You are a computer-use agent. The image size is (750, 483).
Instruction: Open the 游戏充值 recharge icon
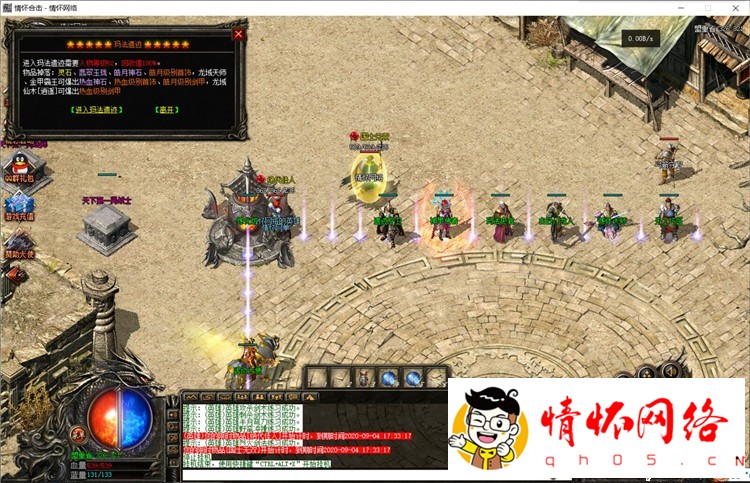(17, 203)
